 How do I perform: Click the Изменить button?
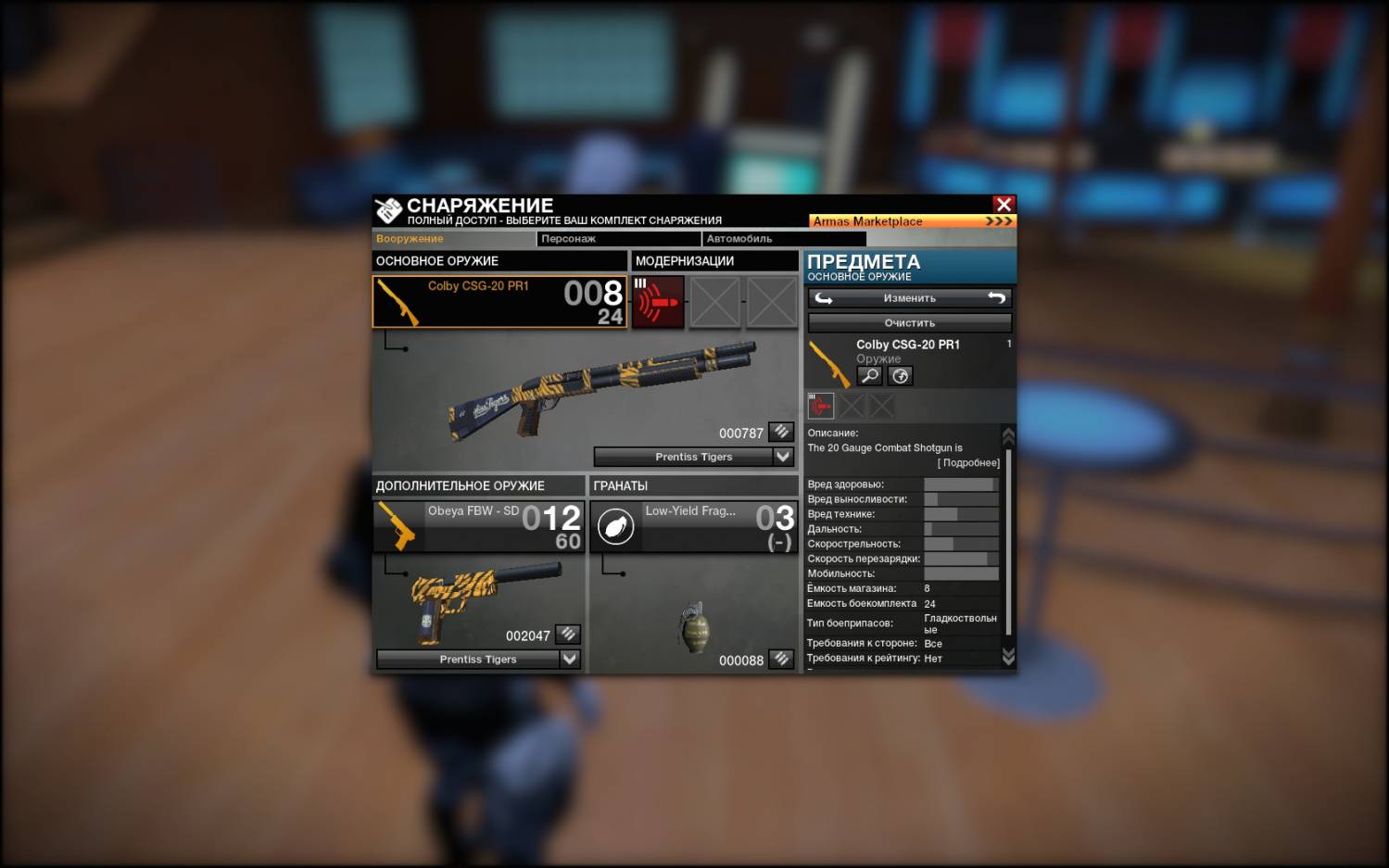(x=909, y=298)
